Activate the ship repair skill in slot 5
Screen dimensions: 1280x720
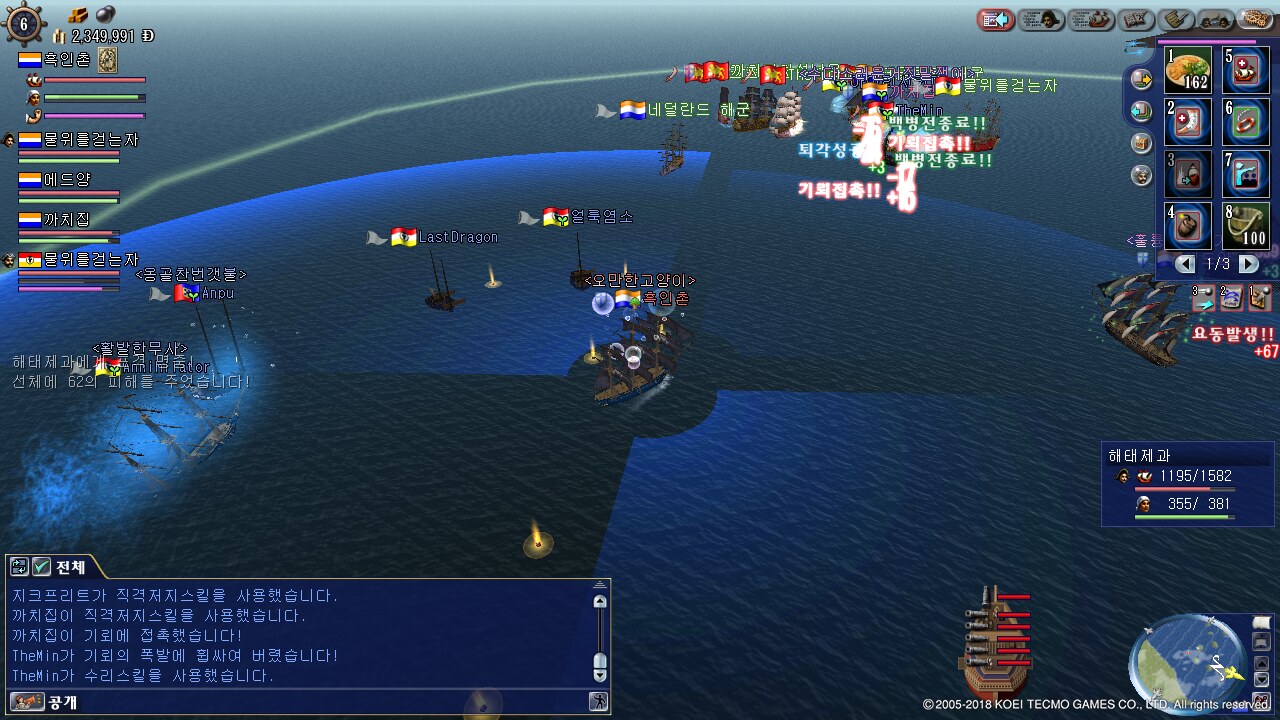(x=1245, y=70)
